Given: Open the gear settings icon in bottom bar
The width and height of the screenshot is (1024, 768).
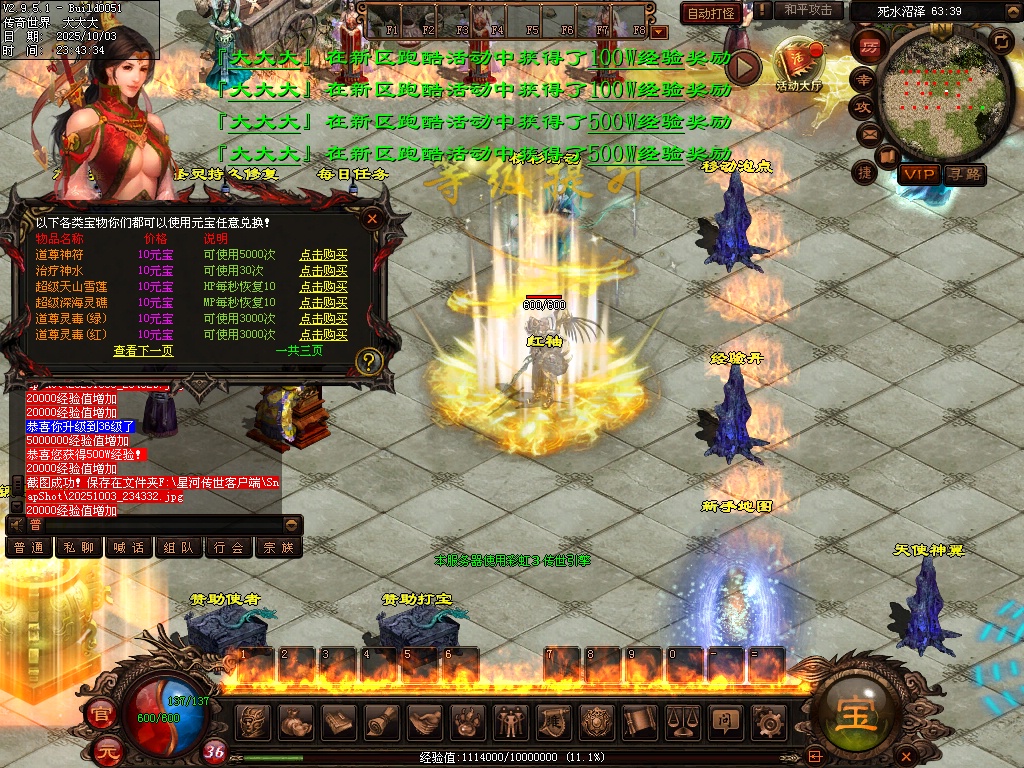Looking at the screenshot, I should click(768, 720).
